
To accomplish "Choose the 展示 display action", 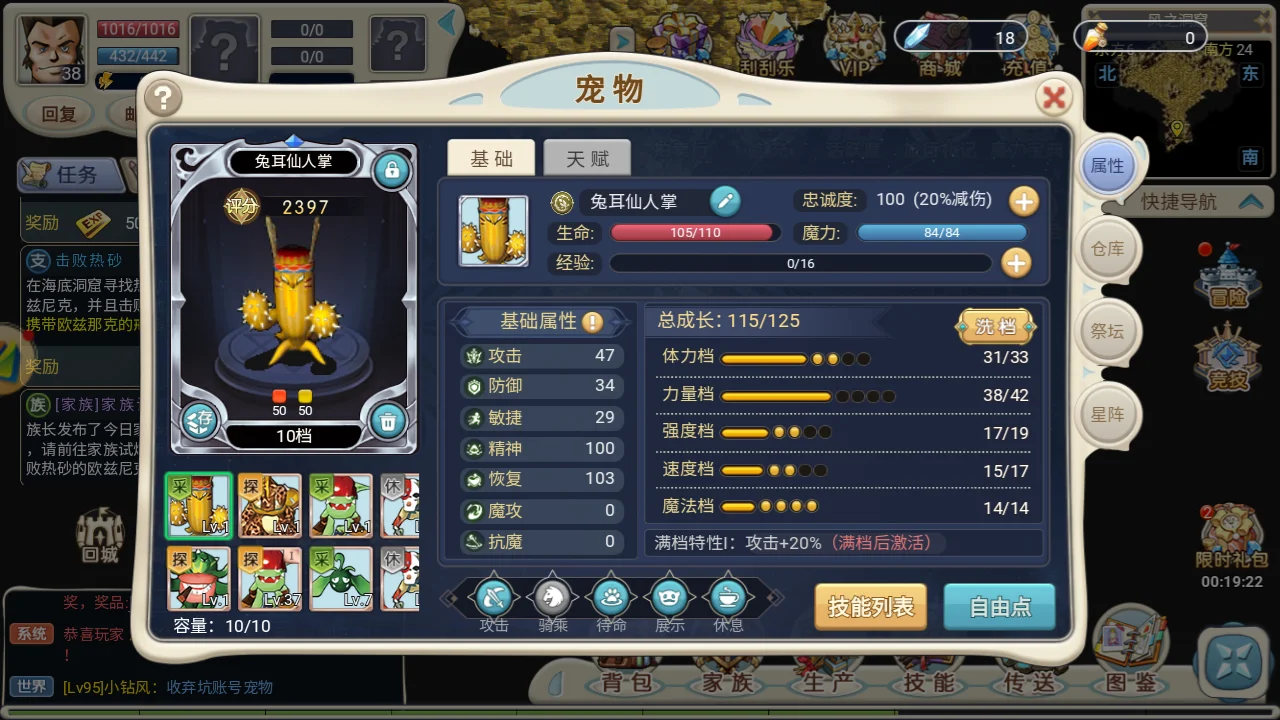I will 669,599.
